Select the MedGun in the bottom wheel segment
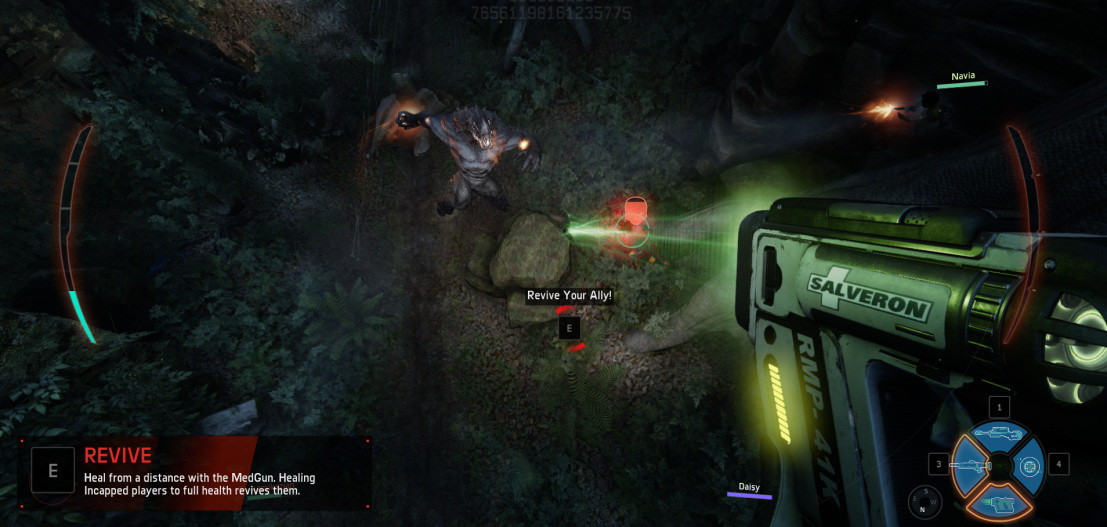 pos(998,501)
